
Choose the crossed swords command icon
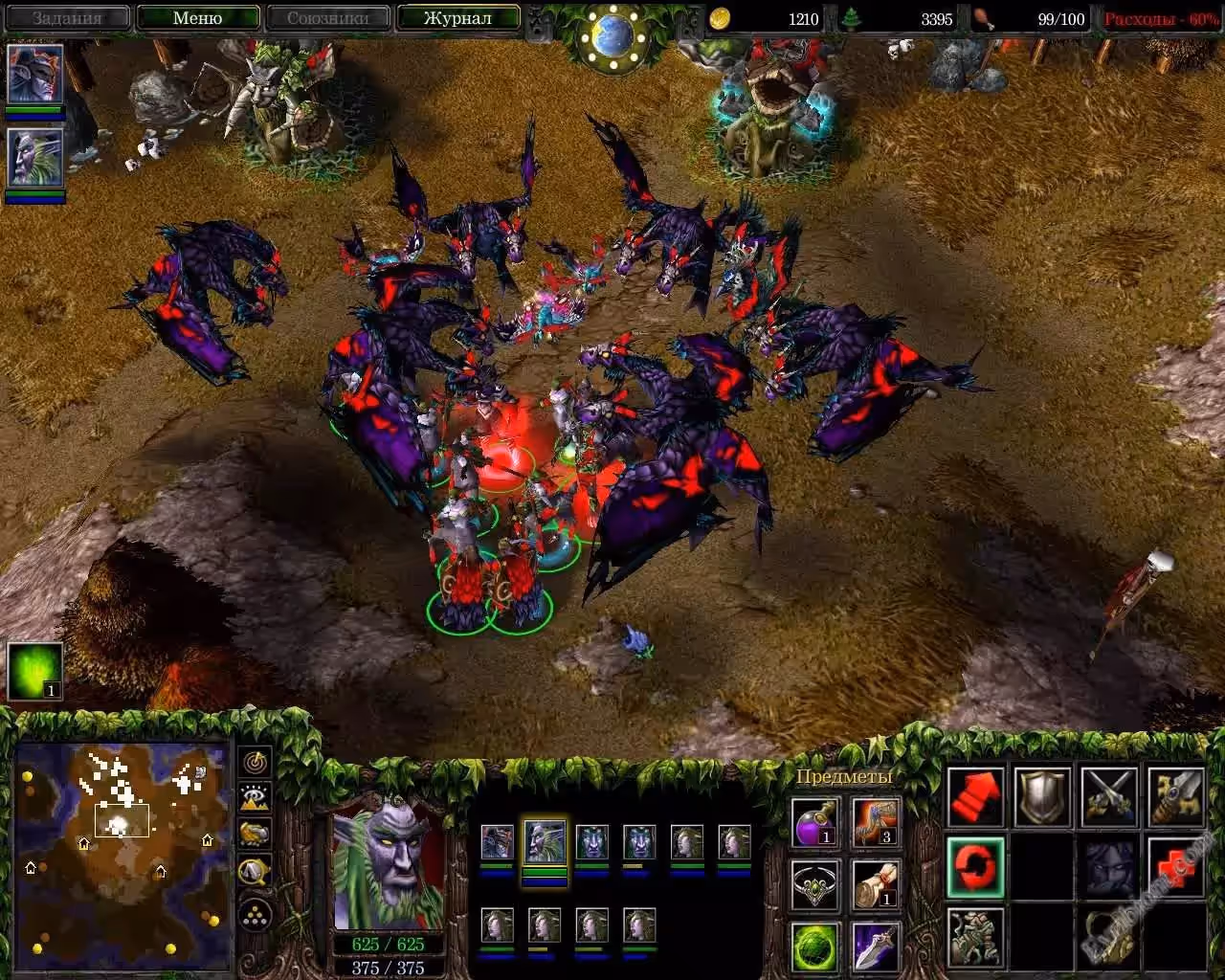1110,796
